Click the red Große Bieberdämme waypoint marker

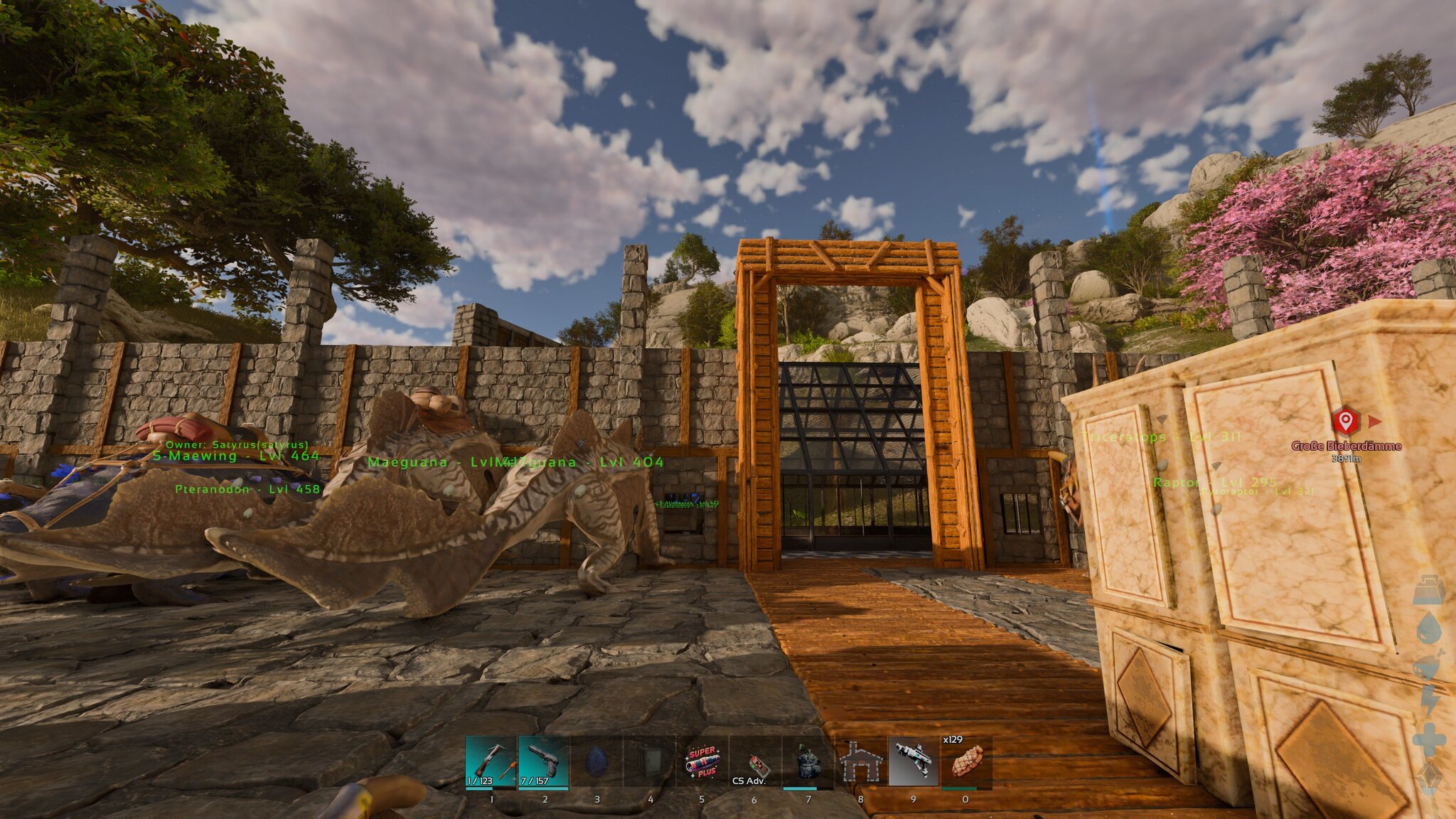1344,422
